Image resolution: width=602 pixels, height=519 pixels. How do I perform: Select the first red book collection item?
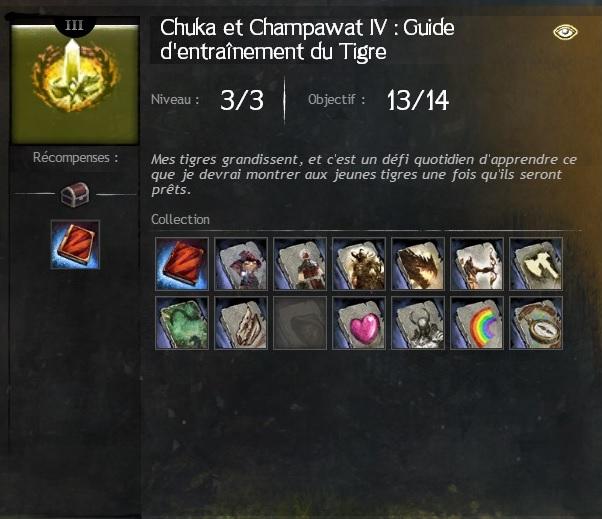pos(182,263)
